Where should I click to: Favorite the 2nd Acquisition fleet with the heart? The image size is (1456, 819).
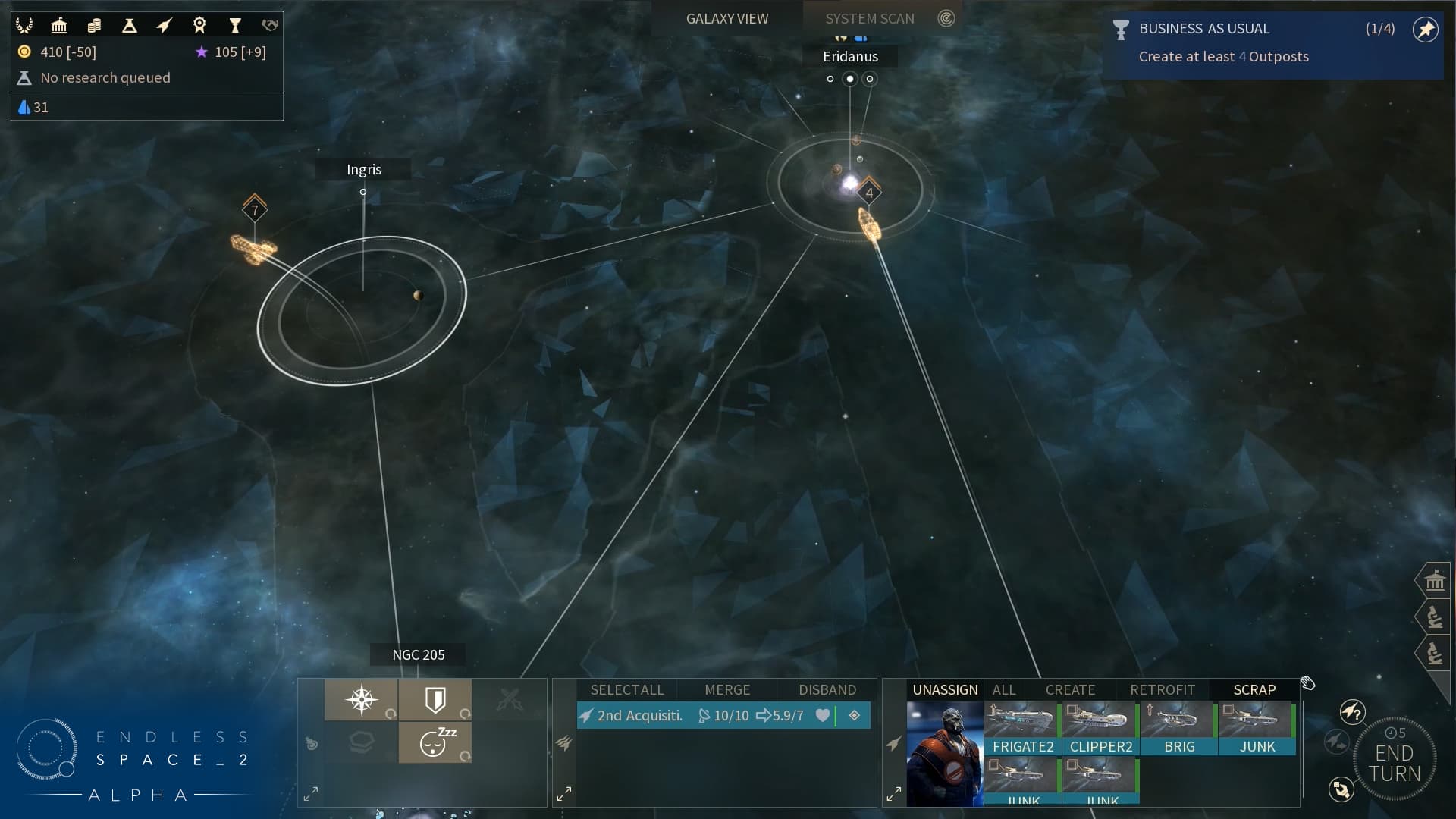coord(824,715)
